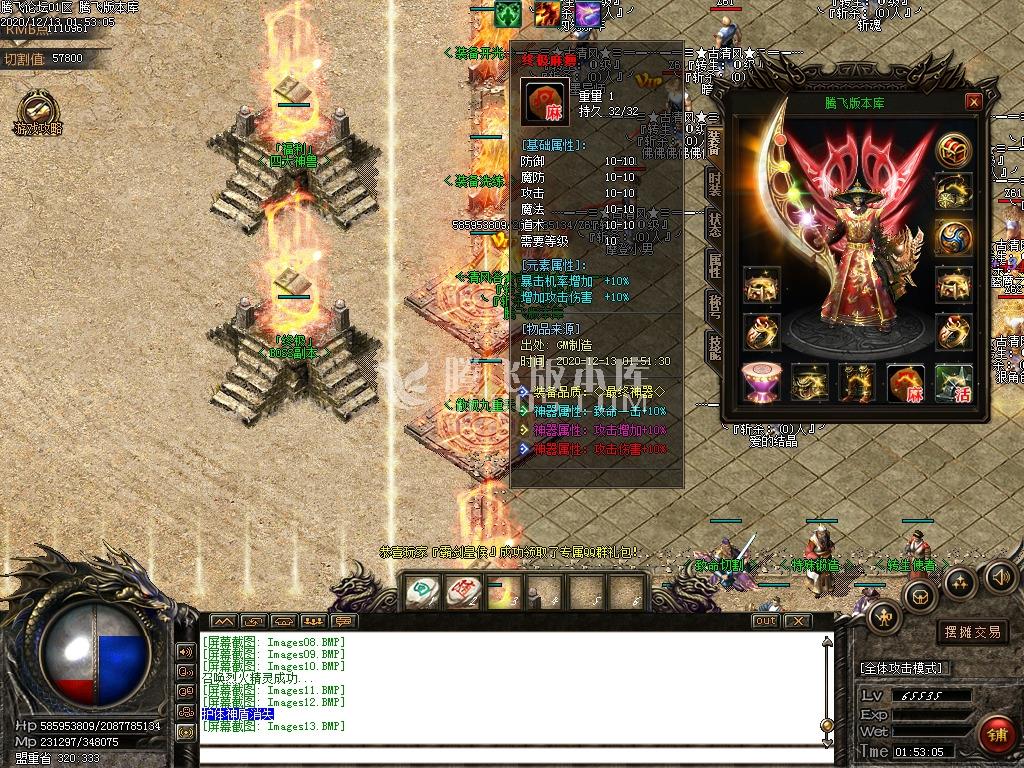
Task: Close the character equipment panel
Action: [x=973, y=102]
